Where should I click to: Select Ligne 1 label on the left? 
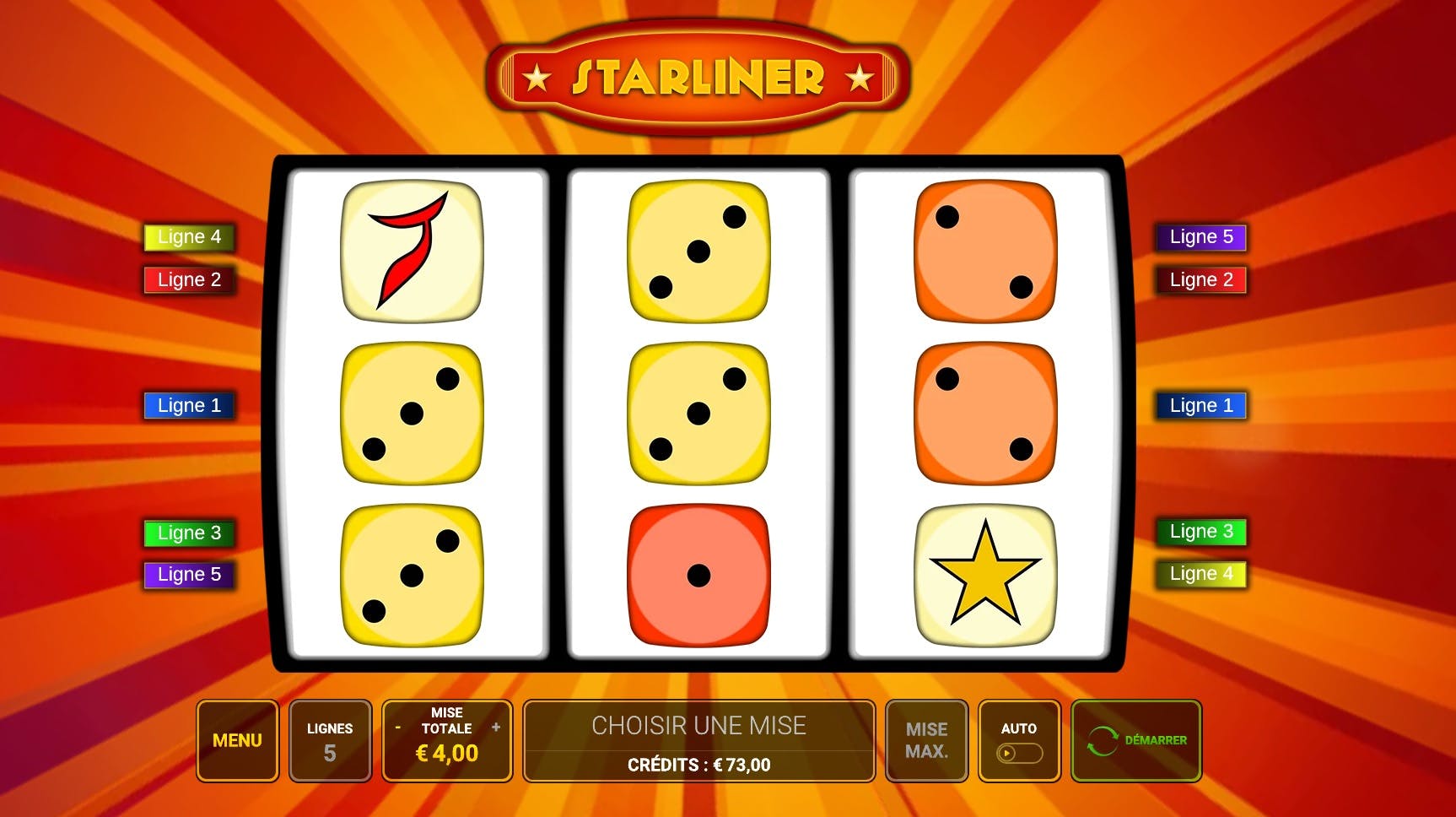click(x=188, y=405)
